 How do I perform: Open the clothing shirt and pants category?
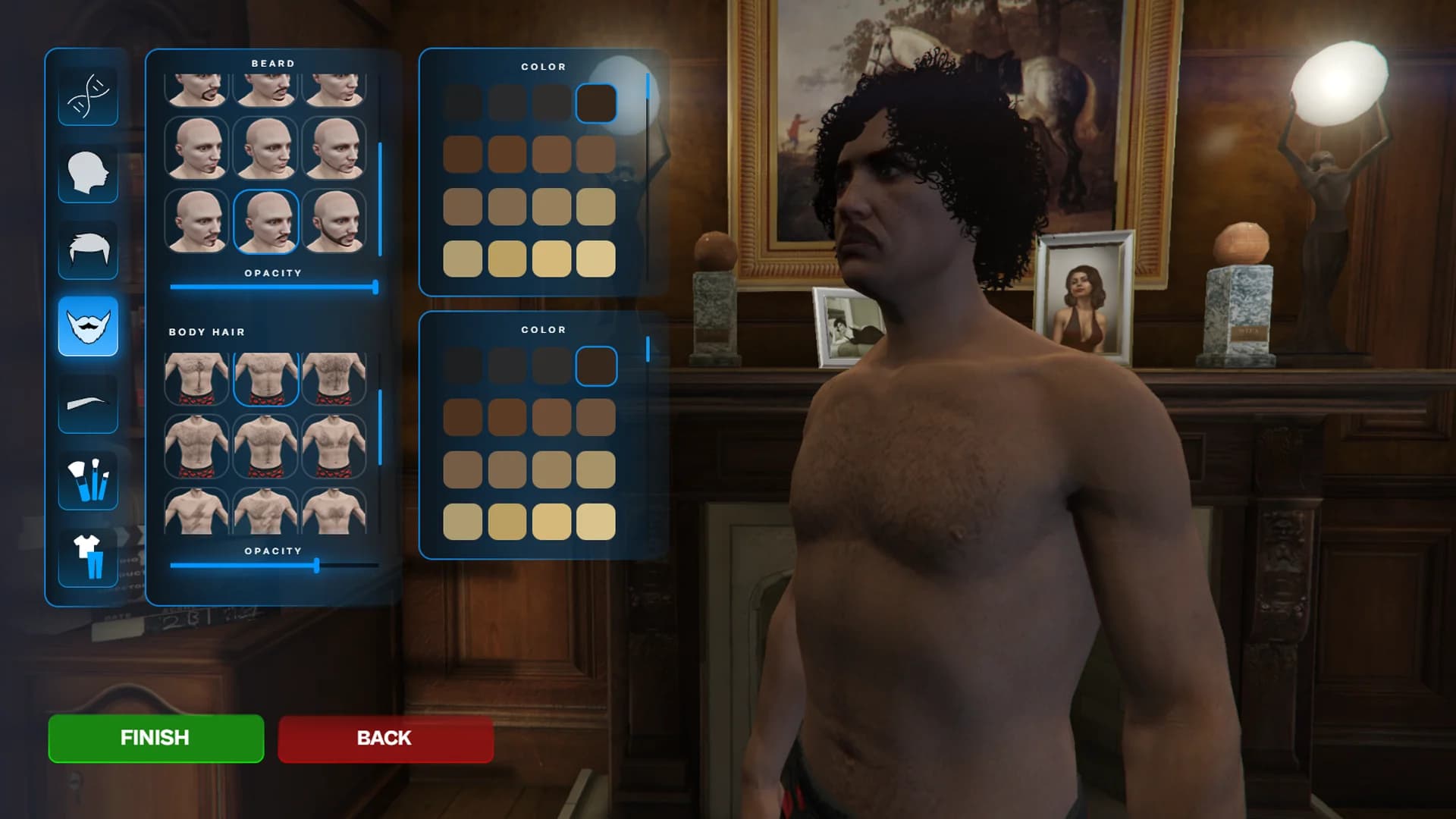click(x=88, y=557)
